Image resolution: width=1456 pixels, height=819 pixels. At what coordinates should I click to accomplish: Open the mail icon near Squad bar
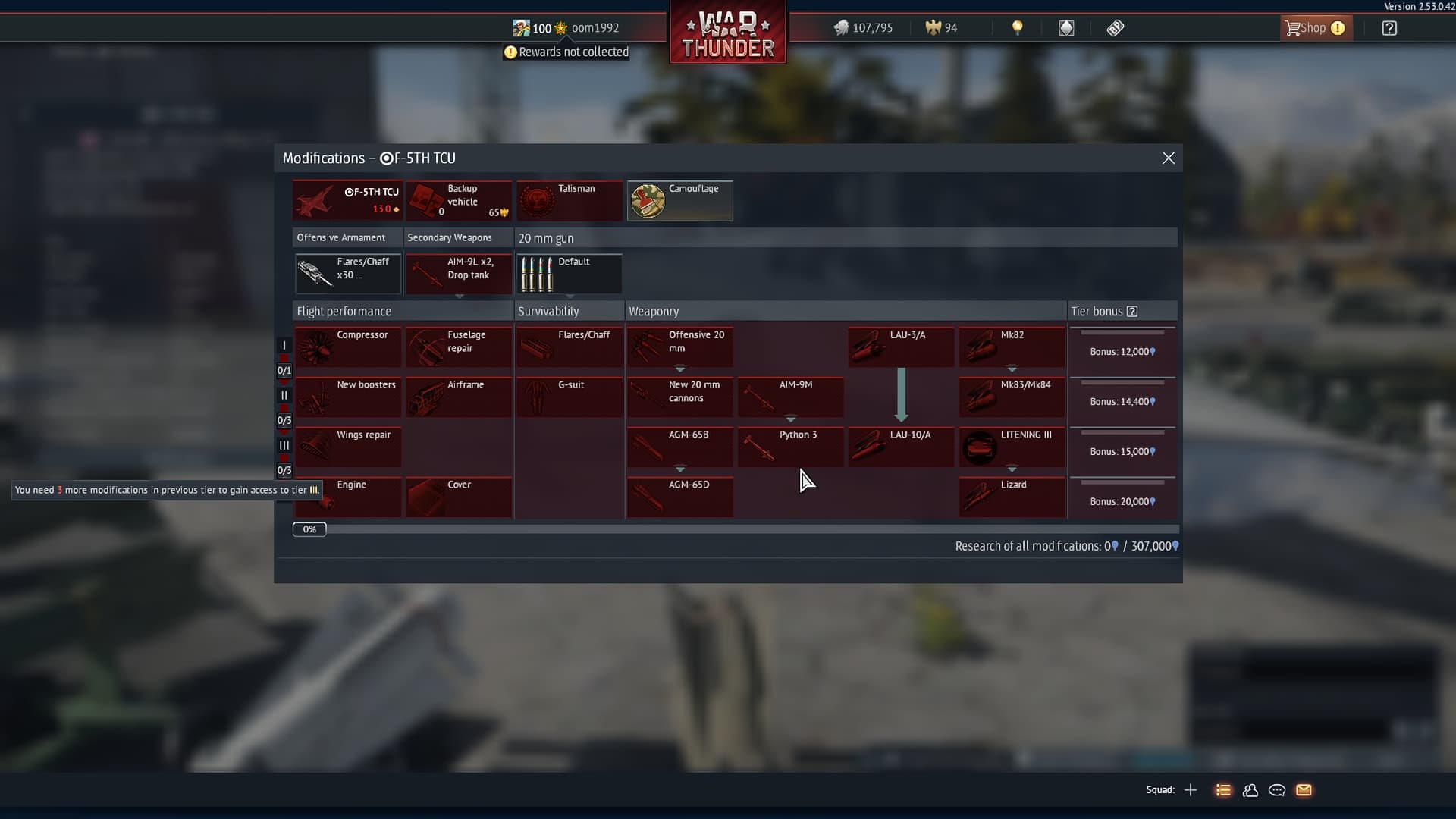tap(1304, 790)
